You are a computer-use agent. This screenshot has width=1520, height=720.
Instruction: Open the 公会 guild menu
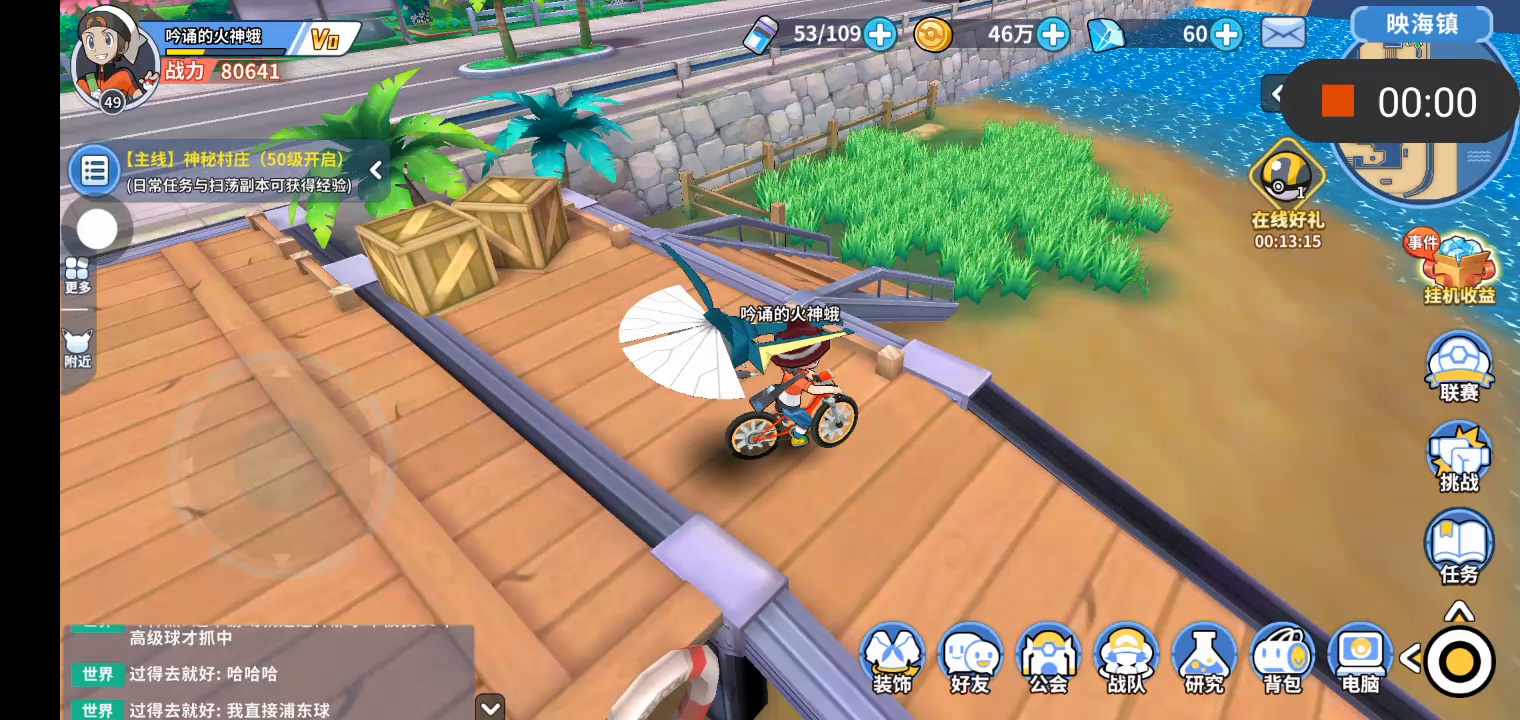[1048, 657]
